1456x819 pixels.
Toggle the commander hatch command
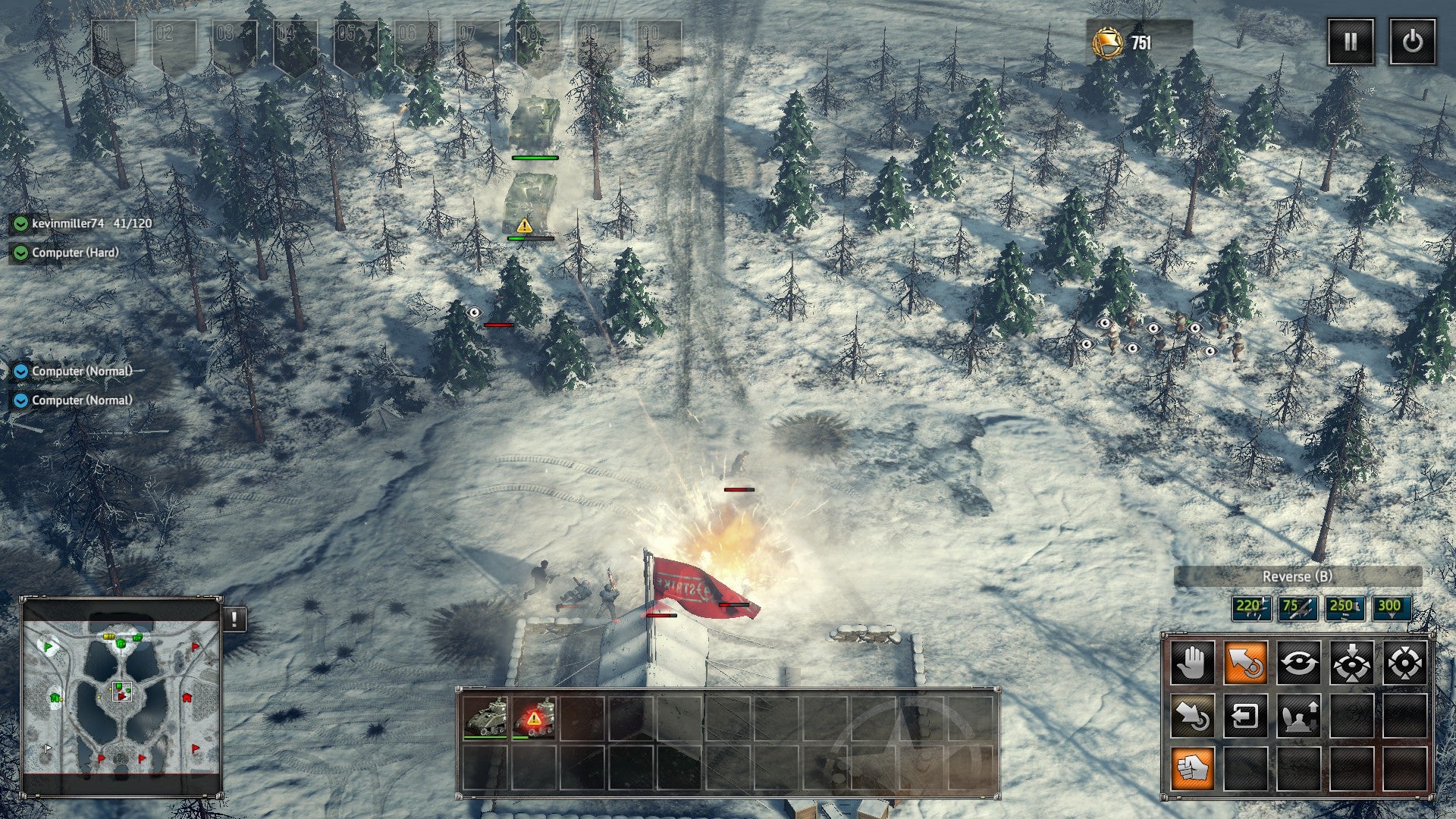tap(1298, 716)
